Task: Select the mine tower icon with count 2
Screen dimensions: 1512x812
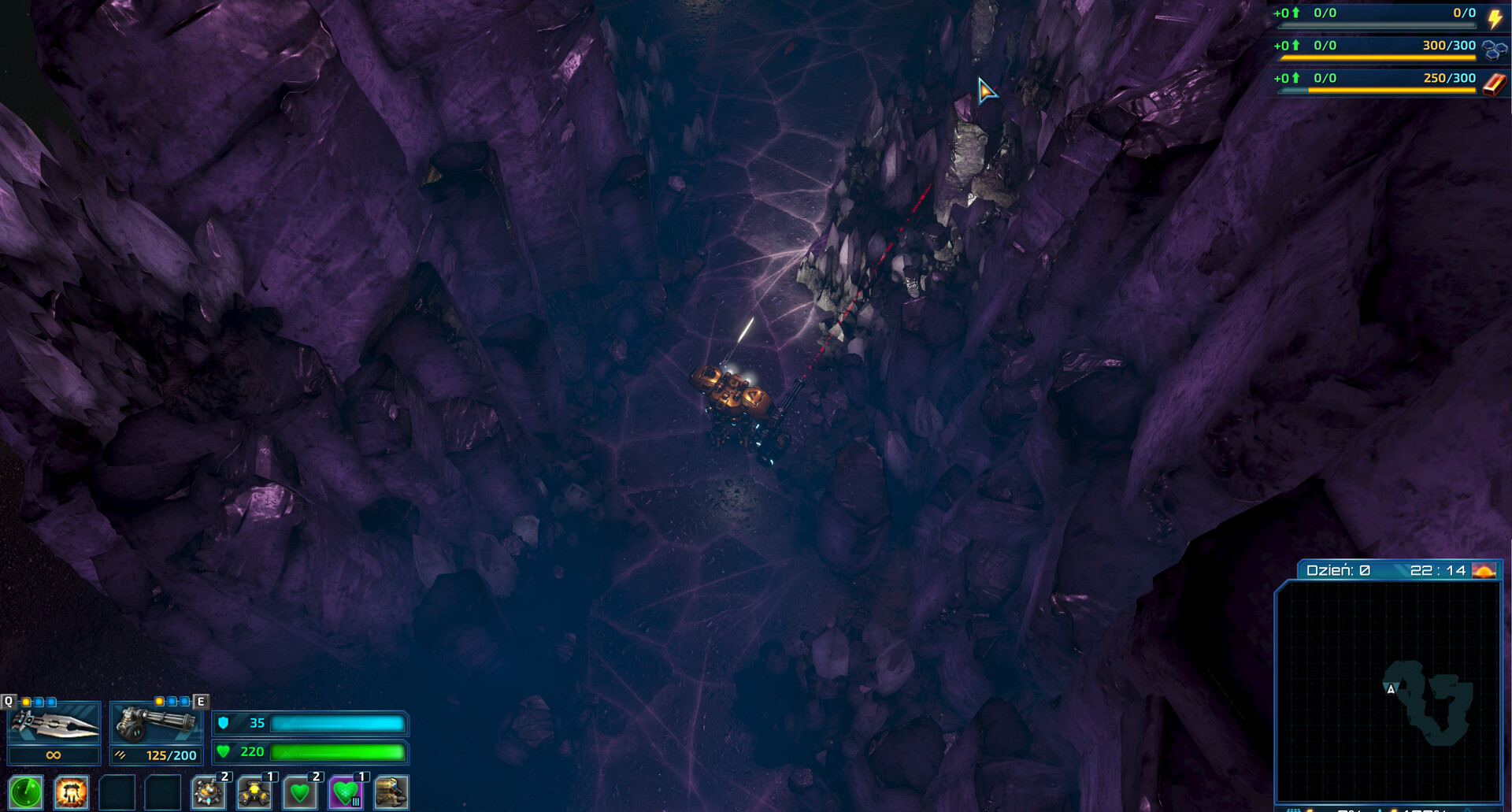Action: click(x=208, y=795)
